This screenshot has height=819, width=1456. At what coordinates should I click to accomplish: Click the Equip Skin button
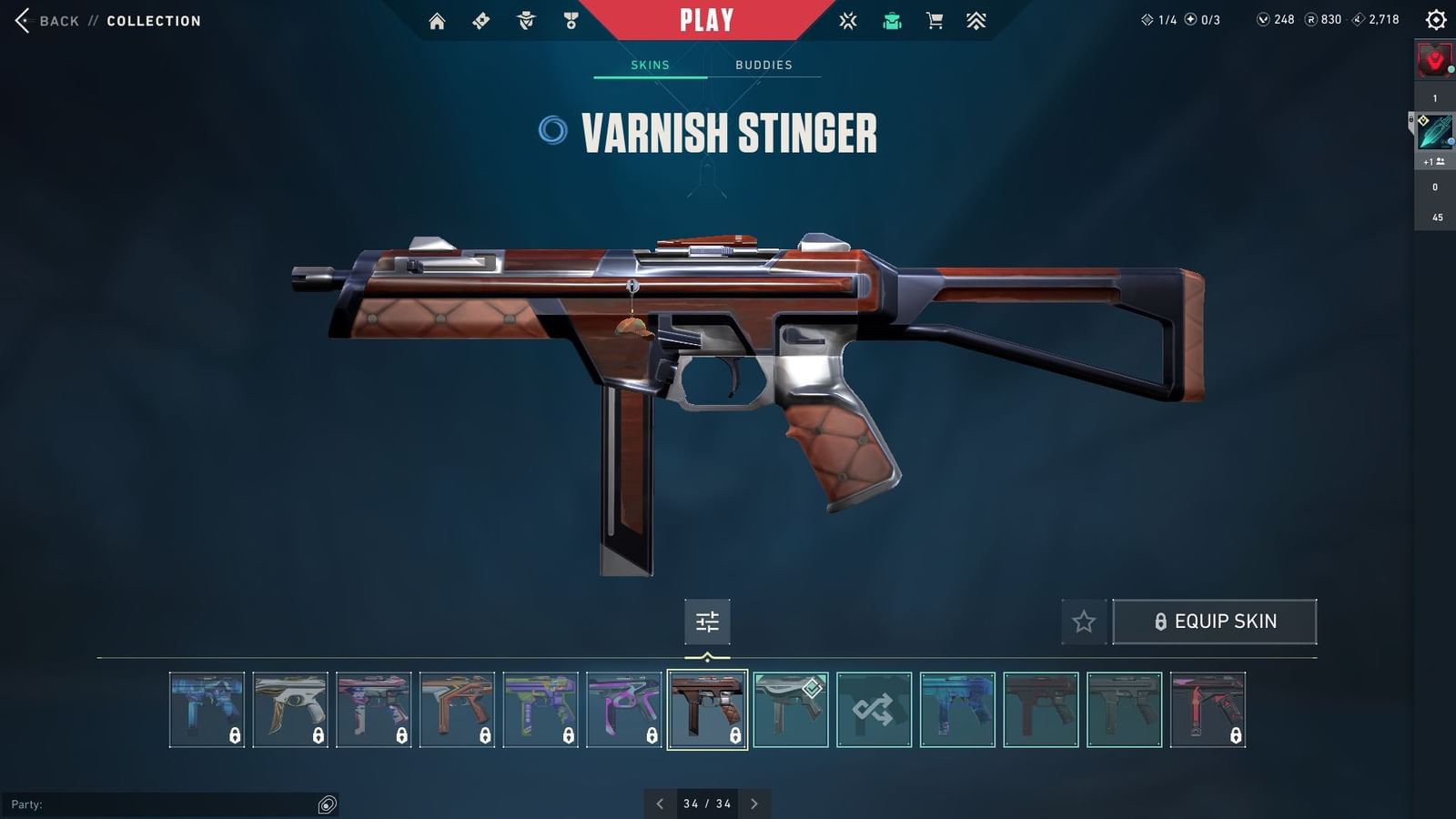(1215, 621)
